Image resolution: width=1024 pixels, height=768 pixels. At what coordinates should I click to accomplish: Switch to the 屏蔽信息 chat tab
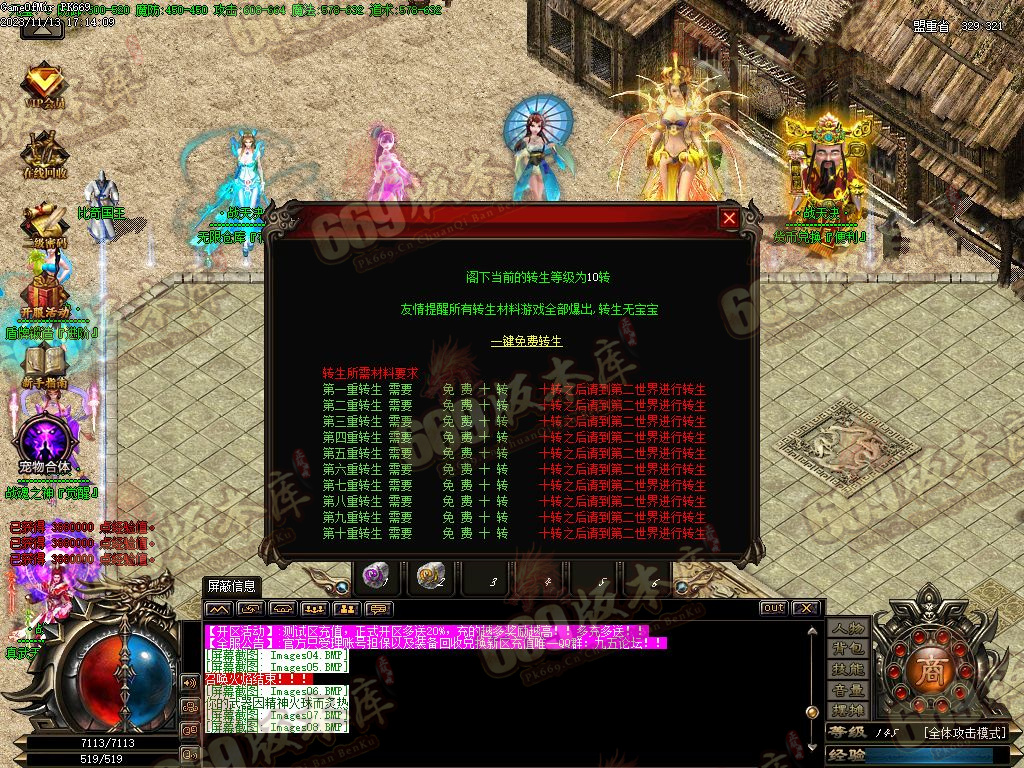[x=231, y=586]
